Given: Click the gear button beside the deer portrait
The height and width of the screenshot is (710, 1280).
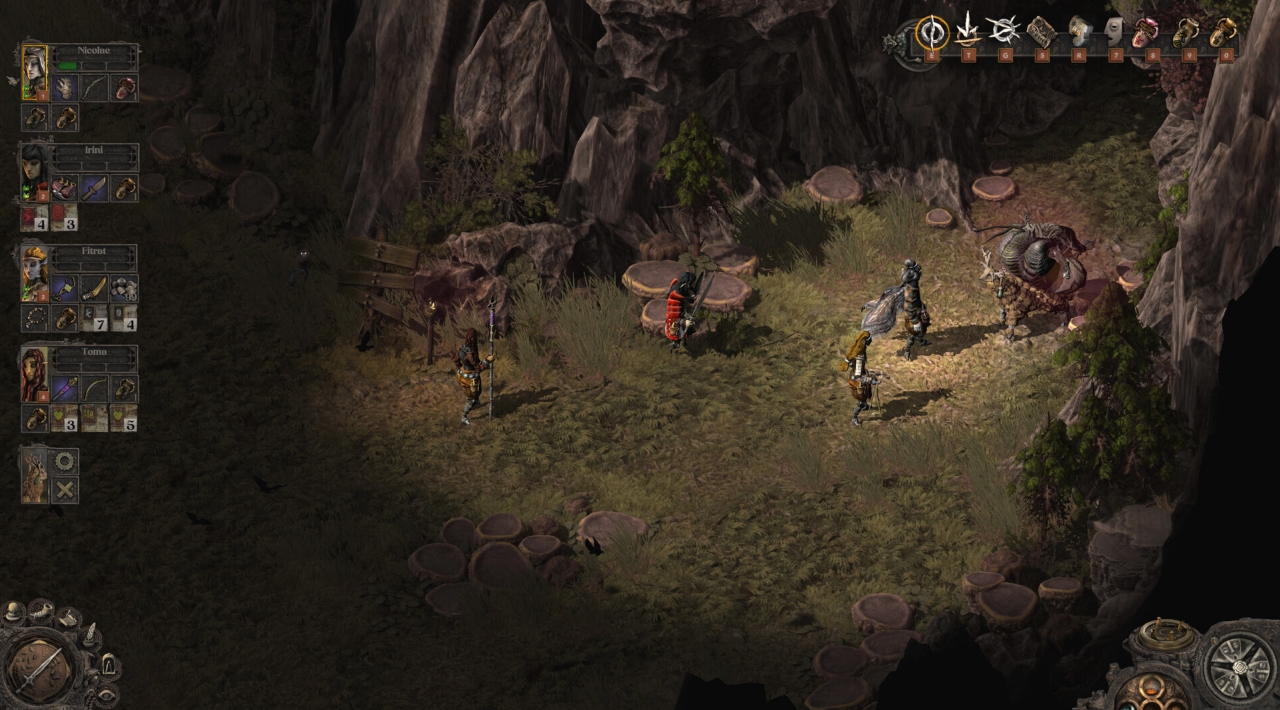Looking at the screenshot, I should pos(65,461).
